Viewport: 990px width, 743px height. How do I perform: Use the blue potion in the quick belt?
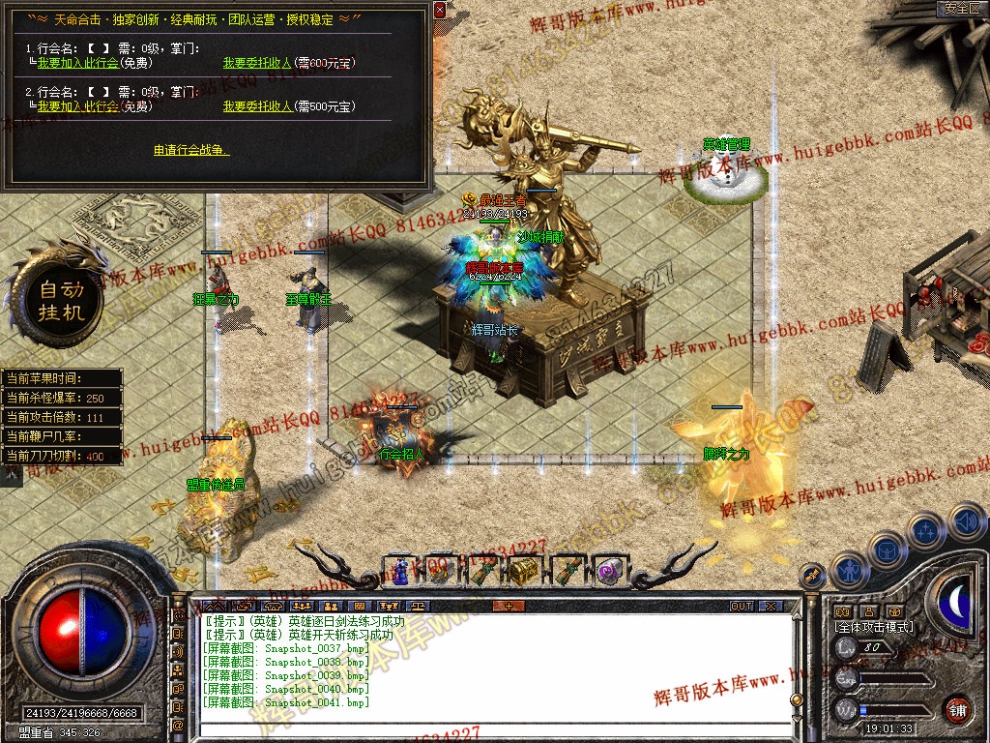pos(400,570)
